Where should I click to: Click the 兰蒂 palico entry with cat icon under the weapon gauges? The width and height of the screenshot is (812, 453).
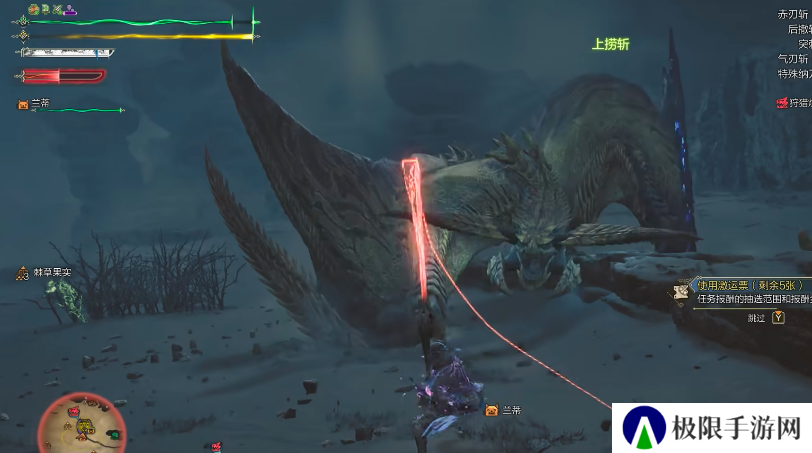(35, 104)
